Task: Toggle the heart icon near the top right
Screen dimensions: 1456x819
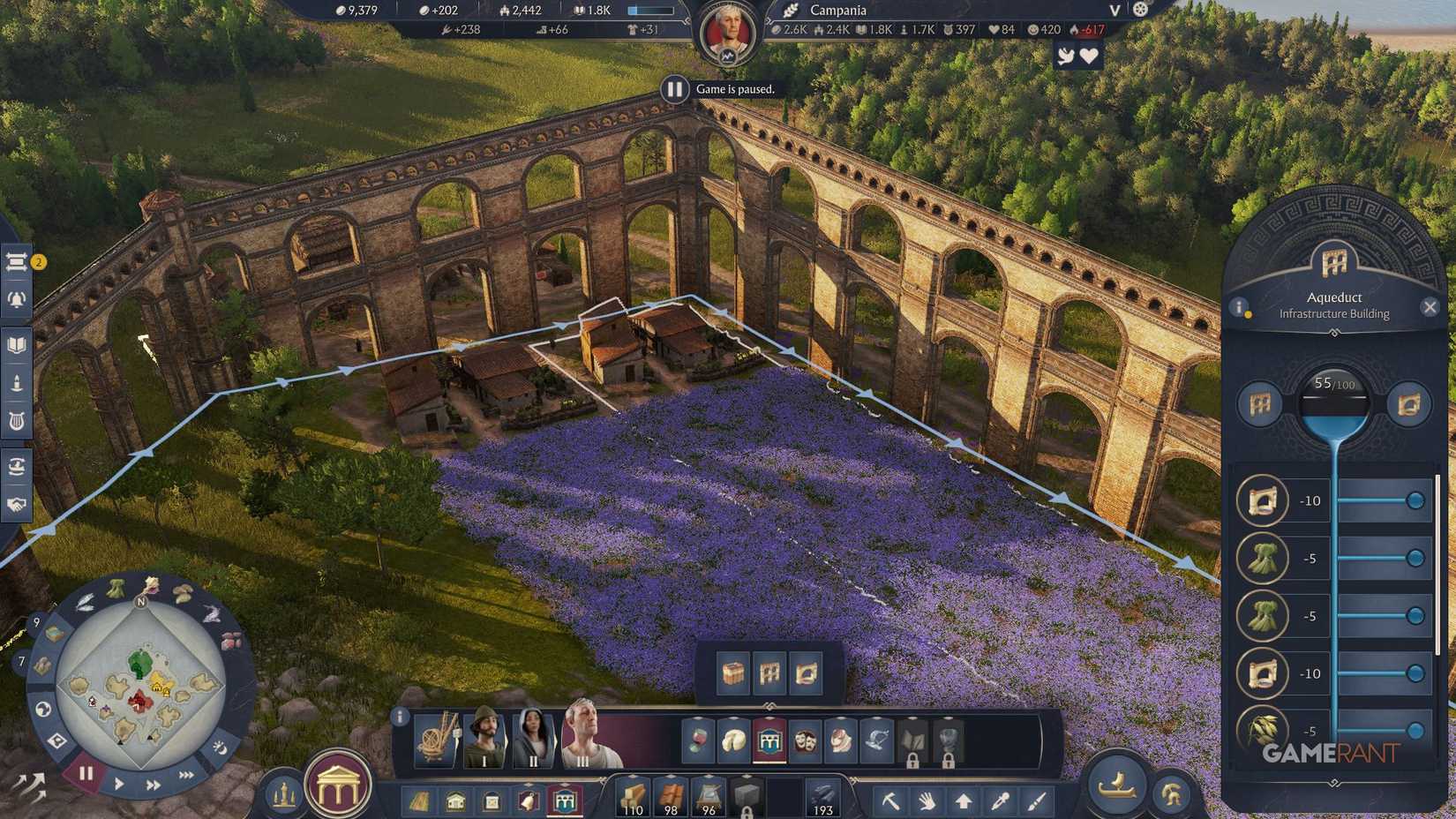Action: 1088,55
